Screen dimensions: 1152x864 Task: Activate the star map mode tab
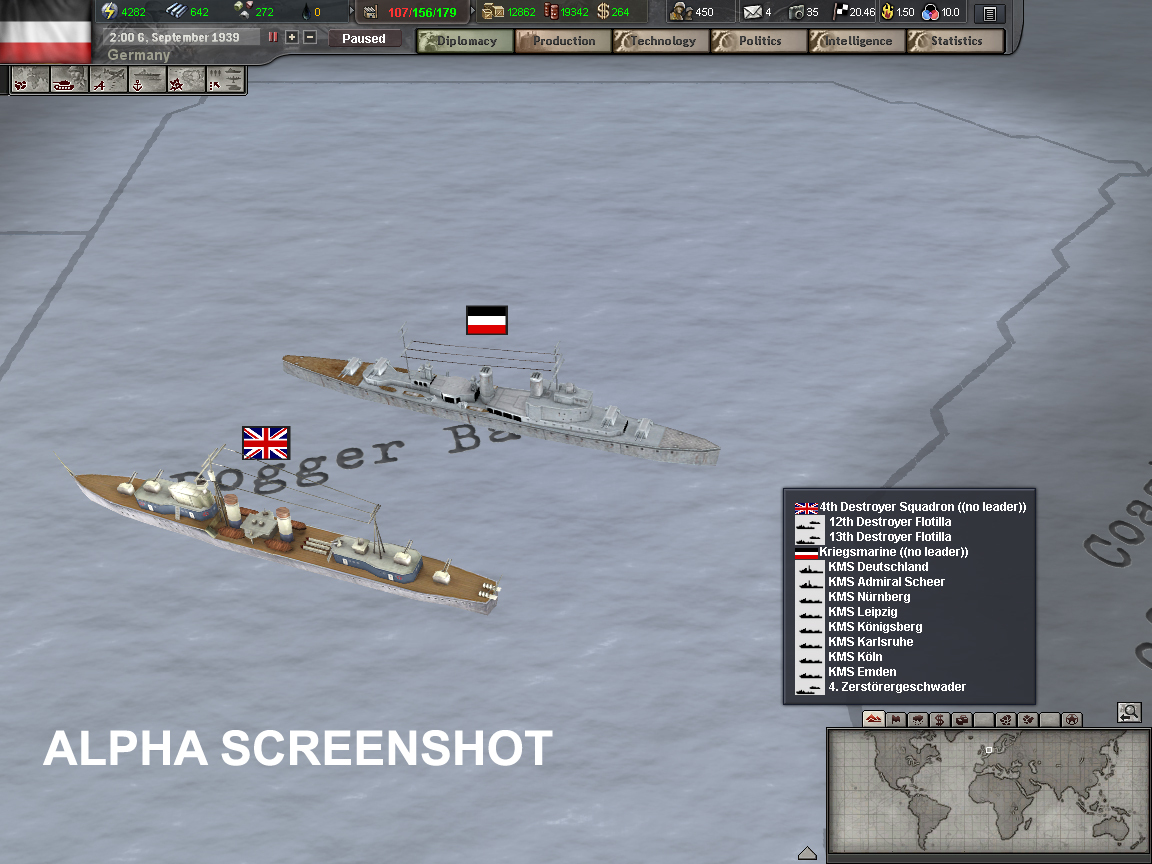(1072, 719)
